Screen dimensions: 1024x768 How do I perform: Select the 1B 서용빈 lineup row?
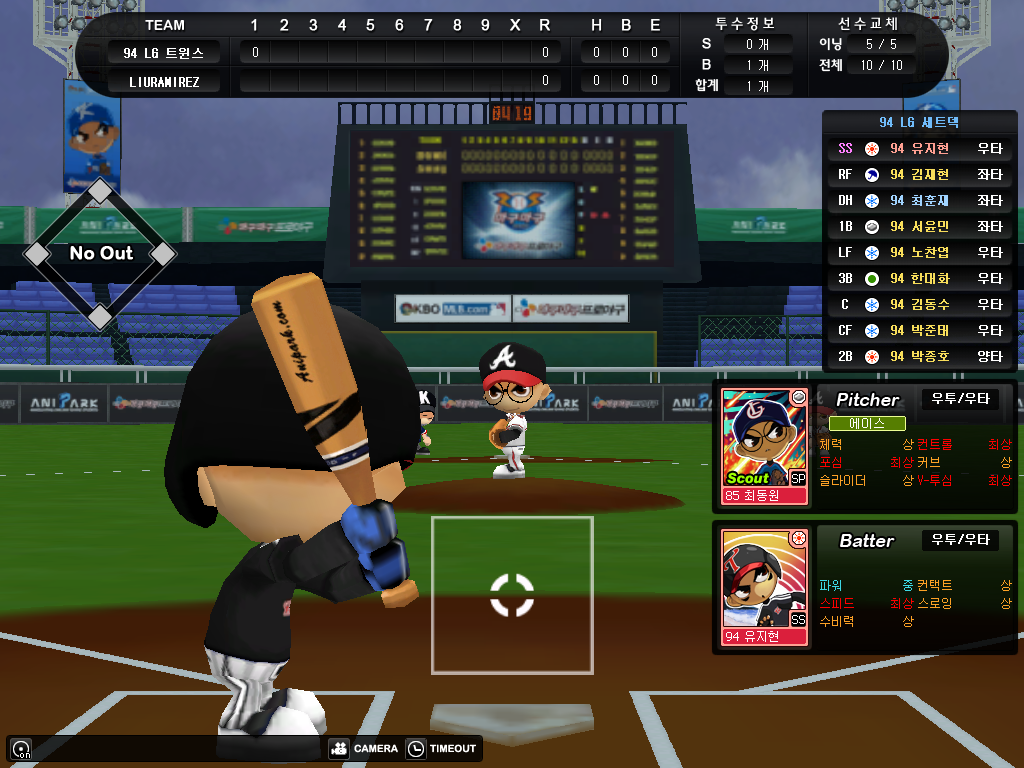tap(921, 226)
